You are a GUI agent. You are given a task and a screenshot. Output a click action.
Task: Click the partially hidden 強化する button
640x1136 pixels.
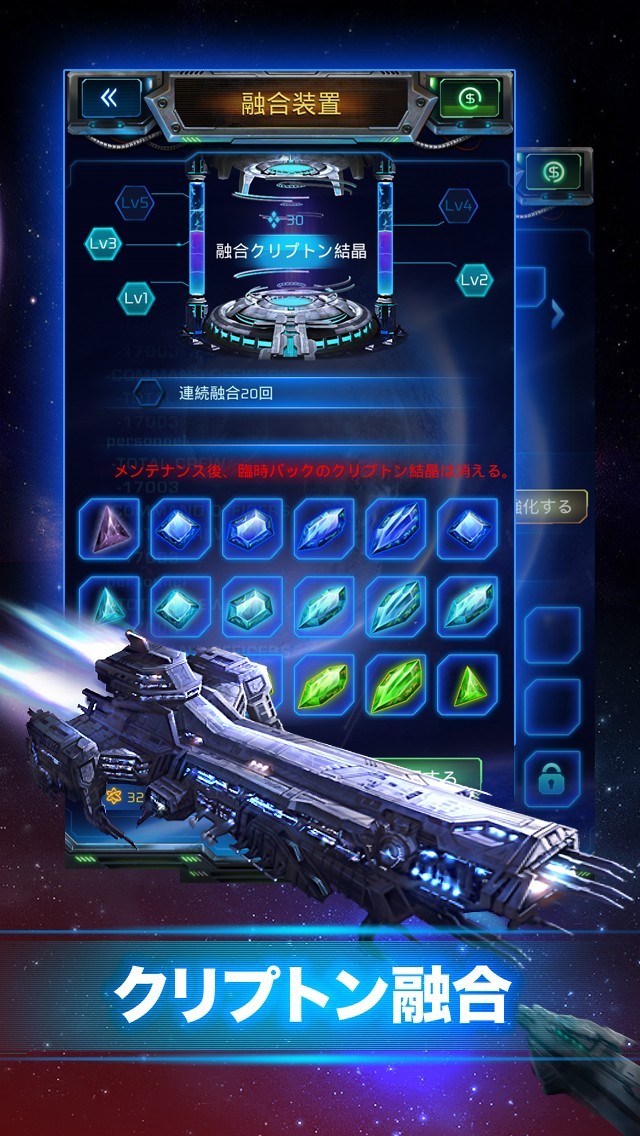click(x=550, y=506)
